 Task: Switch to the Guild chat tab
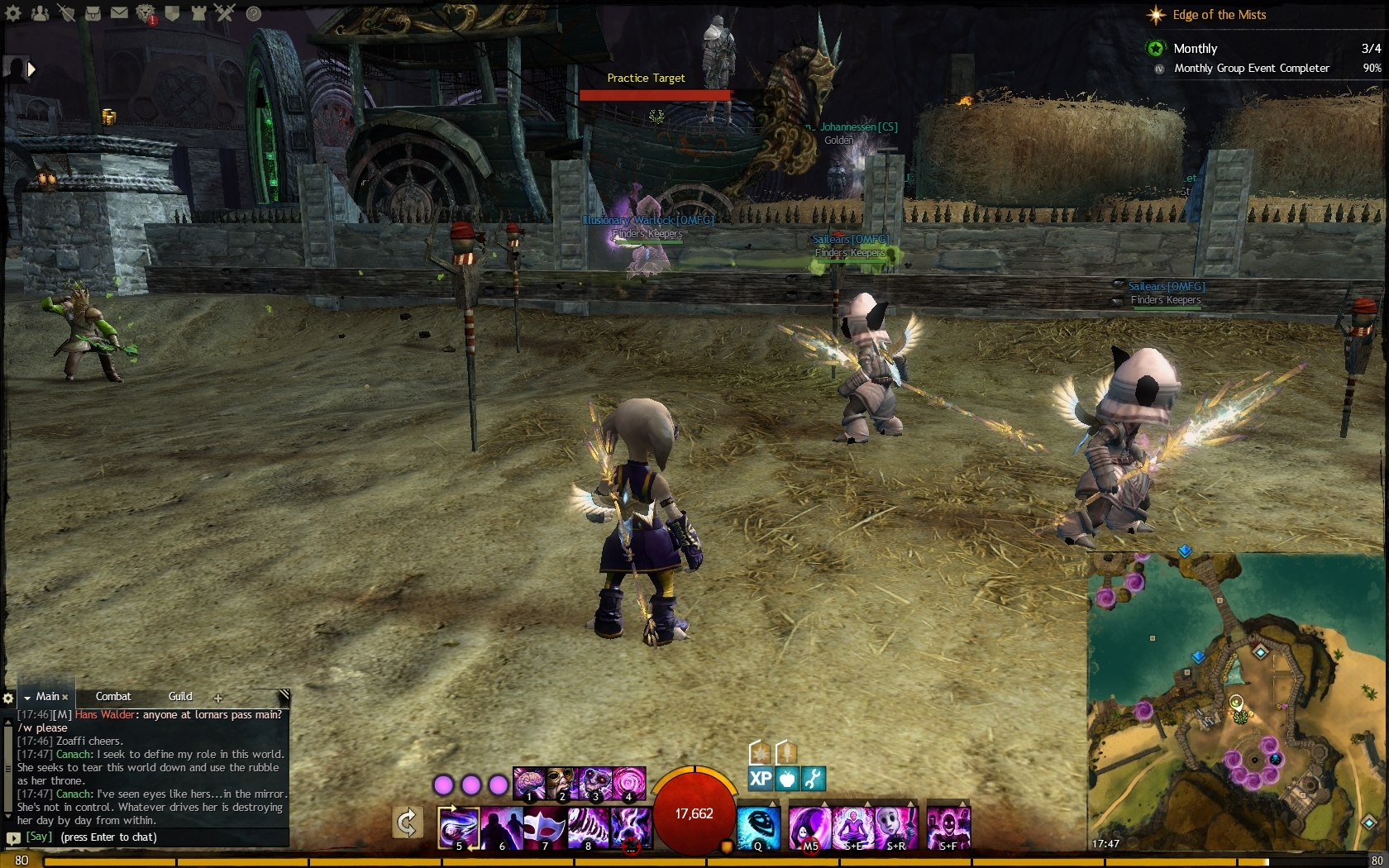pos(180,697)
